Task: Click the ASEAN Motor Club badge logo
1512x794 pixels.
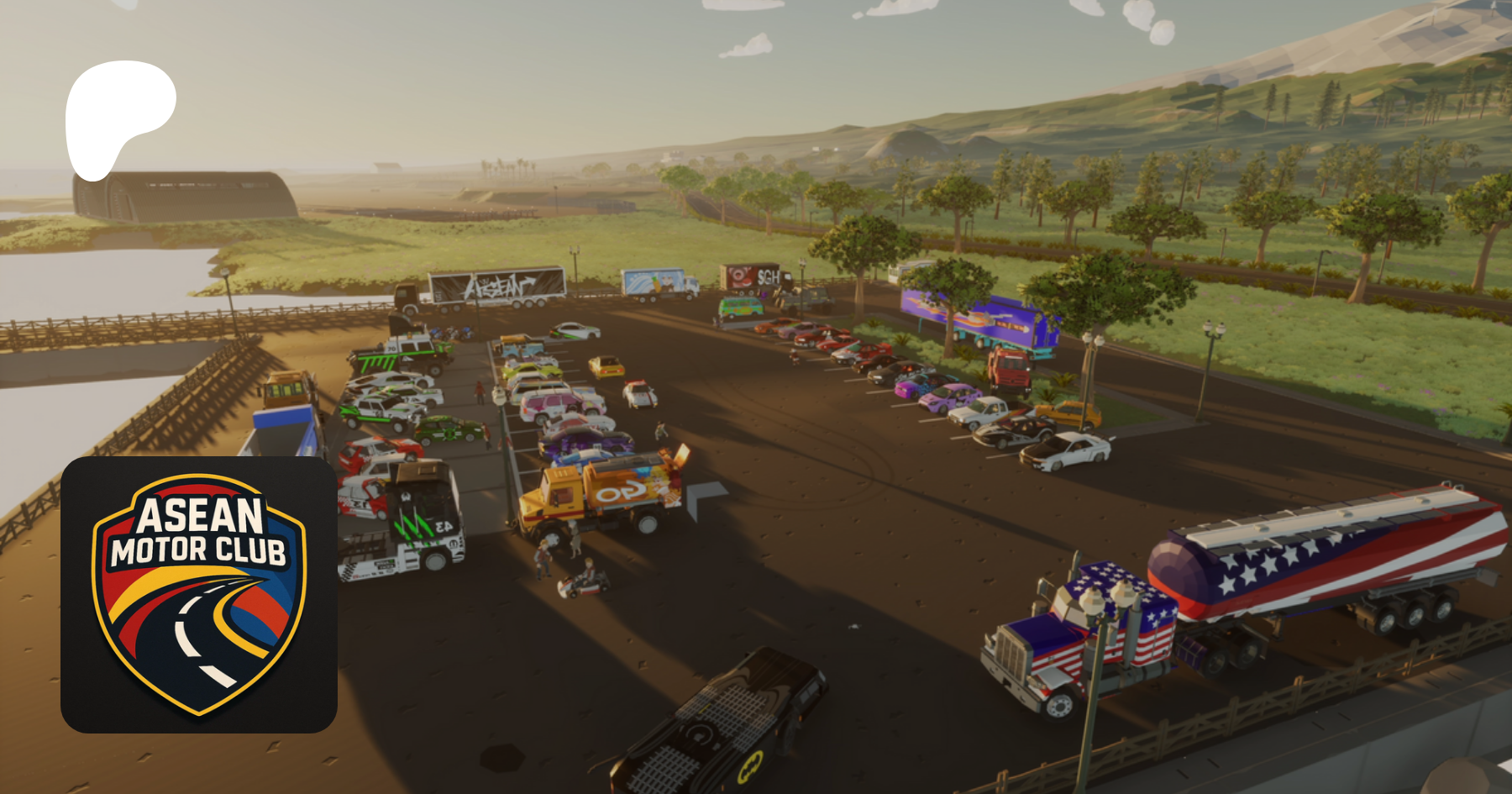Action: [199, 594]
